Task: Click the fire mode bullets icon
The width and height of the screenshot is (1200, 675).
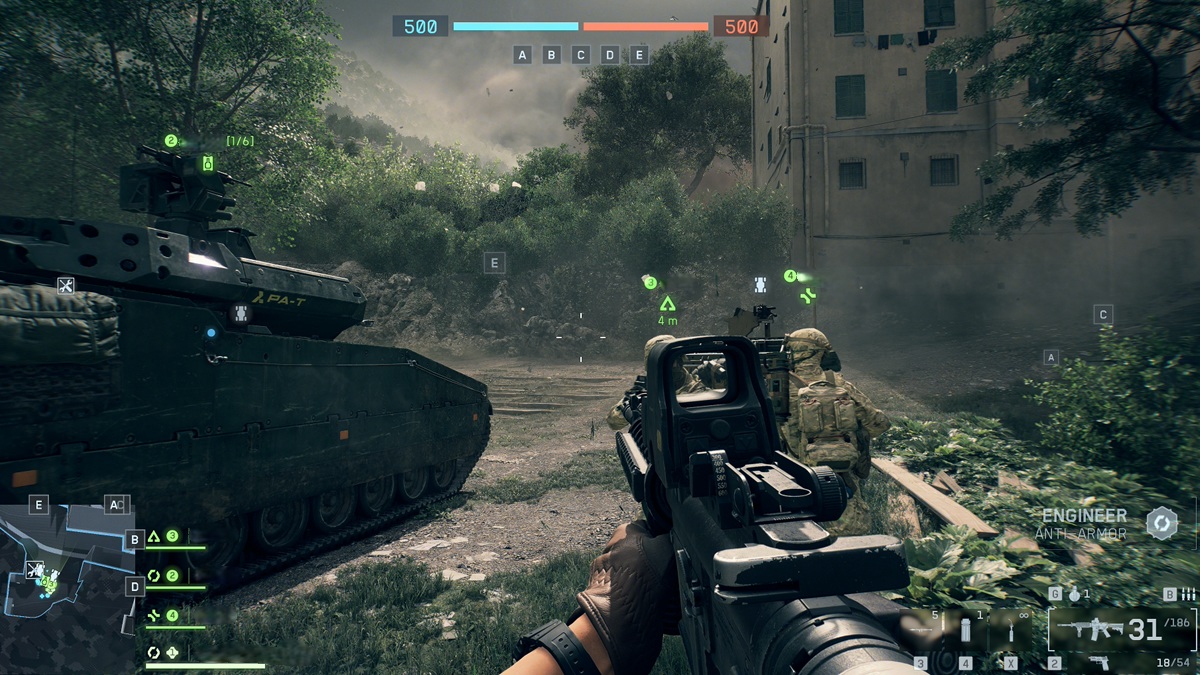Action: pyautogui.click(x=1187, y=594)
